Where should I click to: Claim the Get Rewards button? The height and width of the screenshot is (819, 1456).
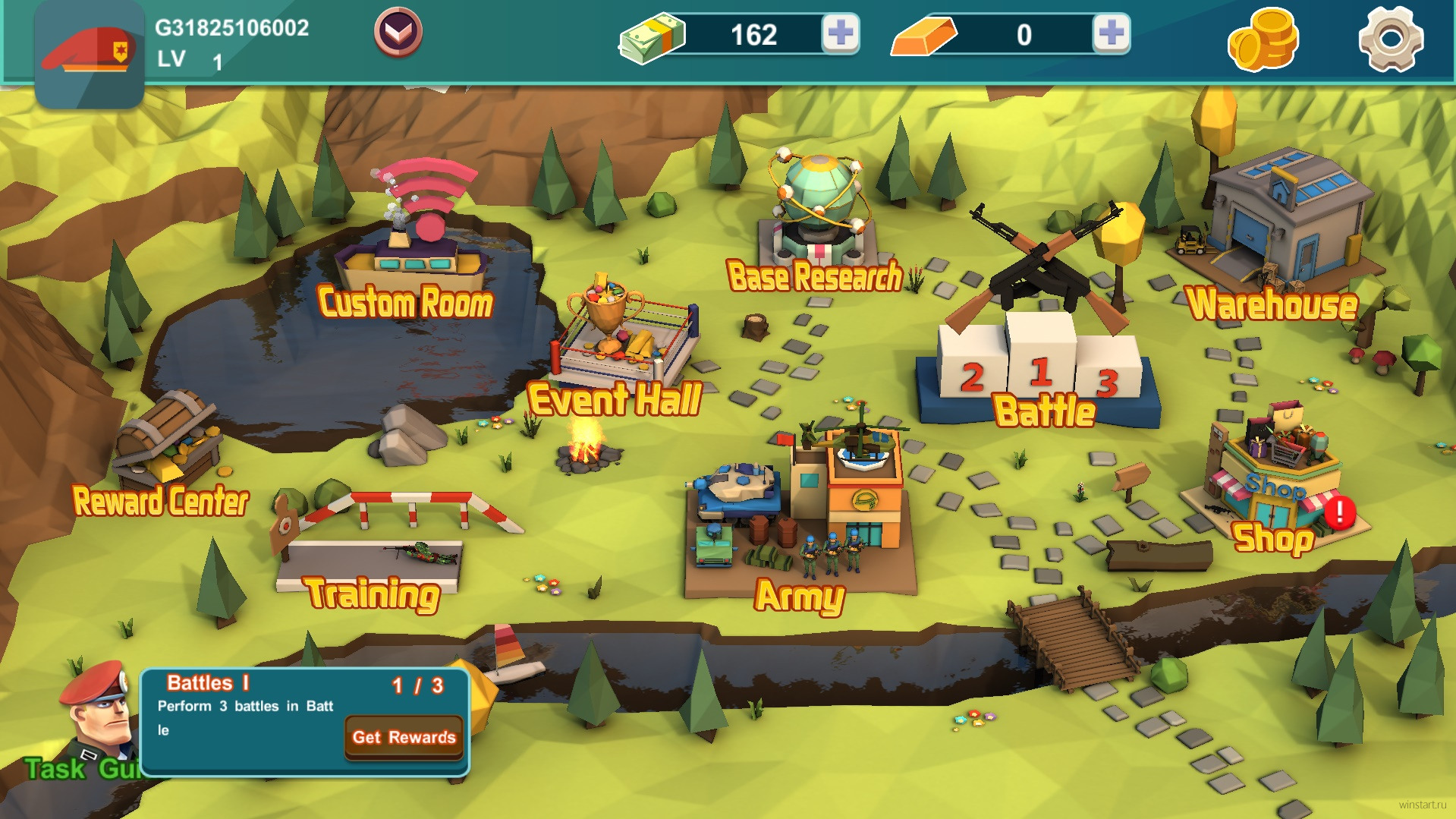pyautogui.click(x=404, y=737)
